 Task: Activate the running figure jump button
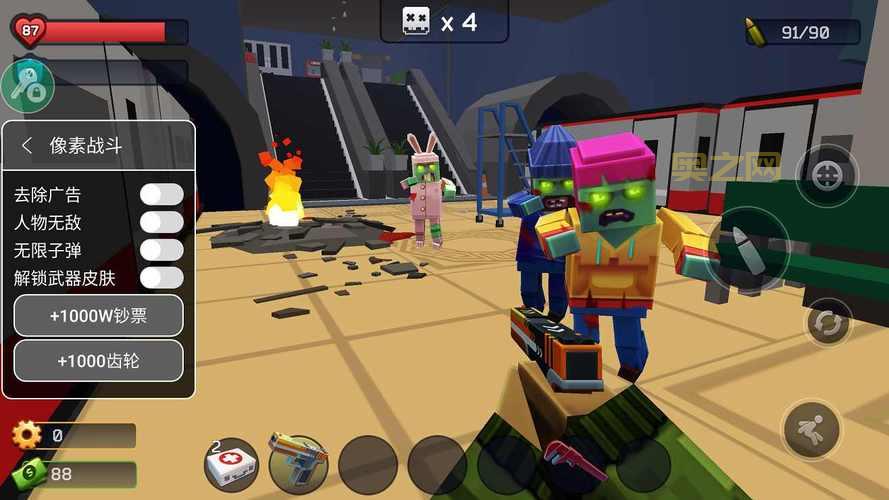tap(812, 430)
